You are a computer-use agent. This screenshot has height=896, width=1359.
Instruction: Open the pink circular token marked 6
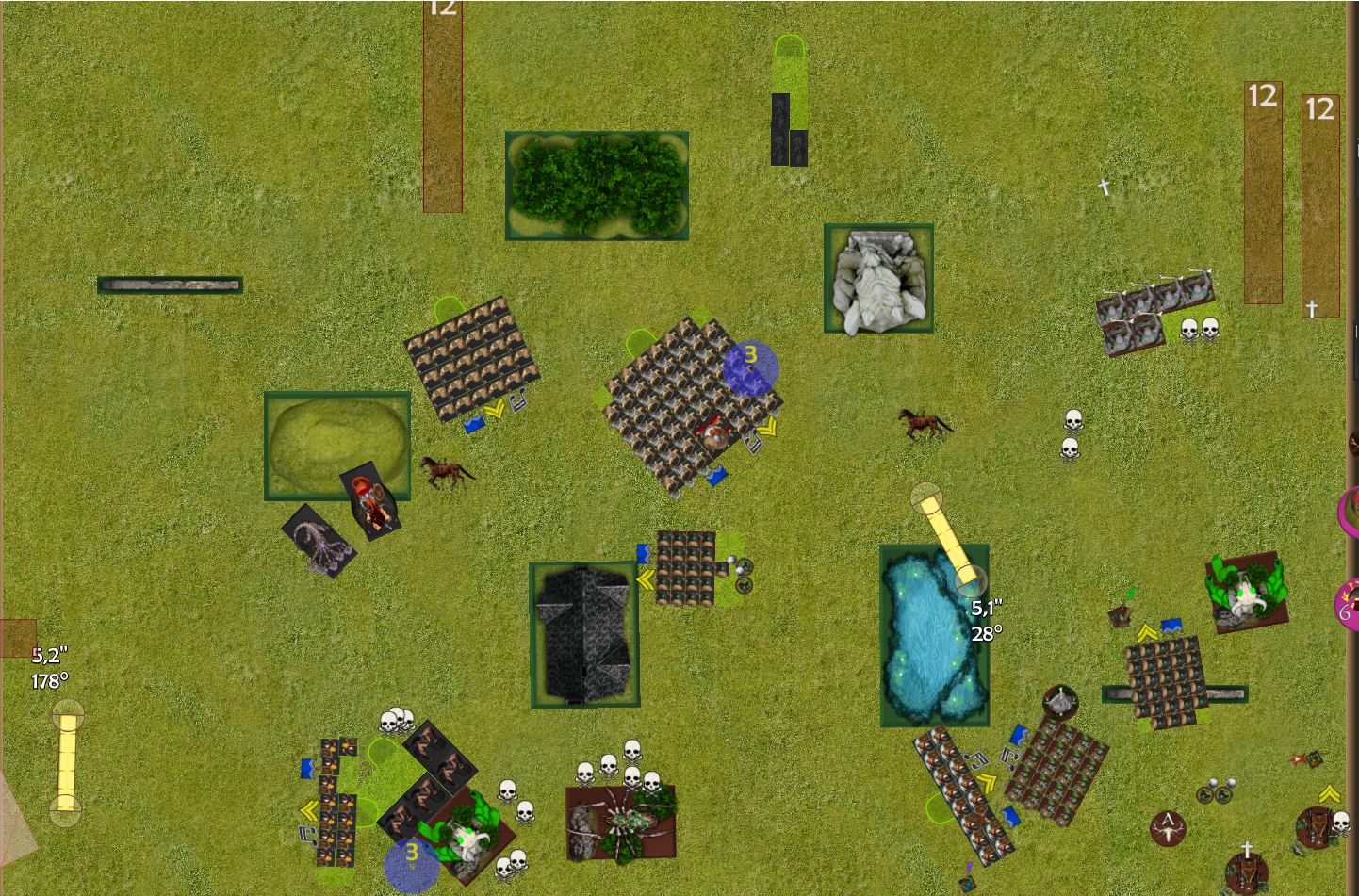coord(1348,603)
